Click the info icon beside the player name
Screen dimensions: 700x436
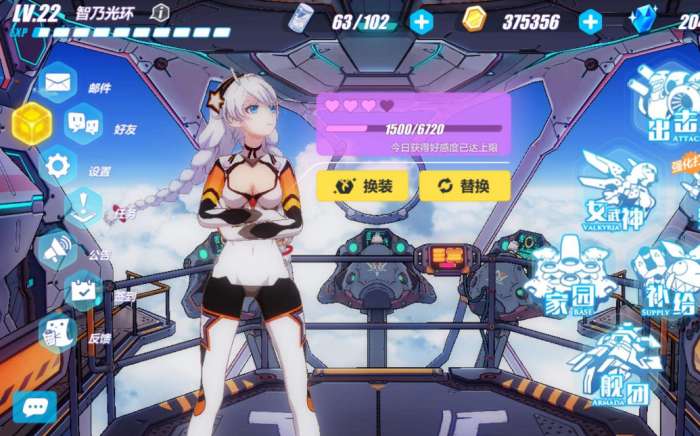point(160,13)
